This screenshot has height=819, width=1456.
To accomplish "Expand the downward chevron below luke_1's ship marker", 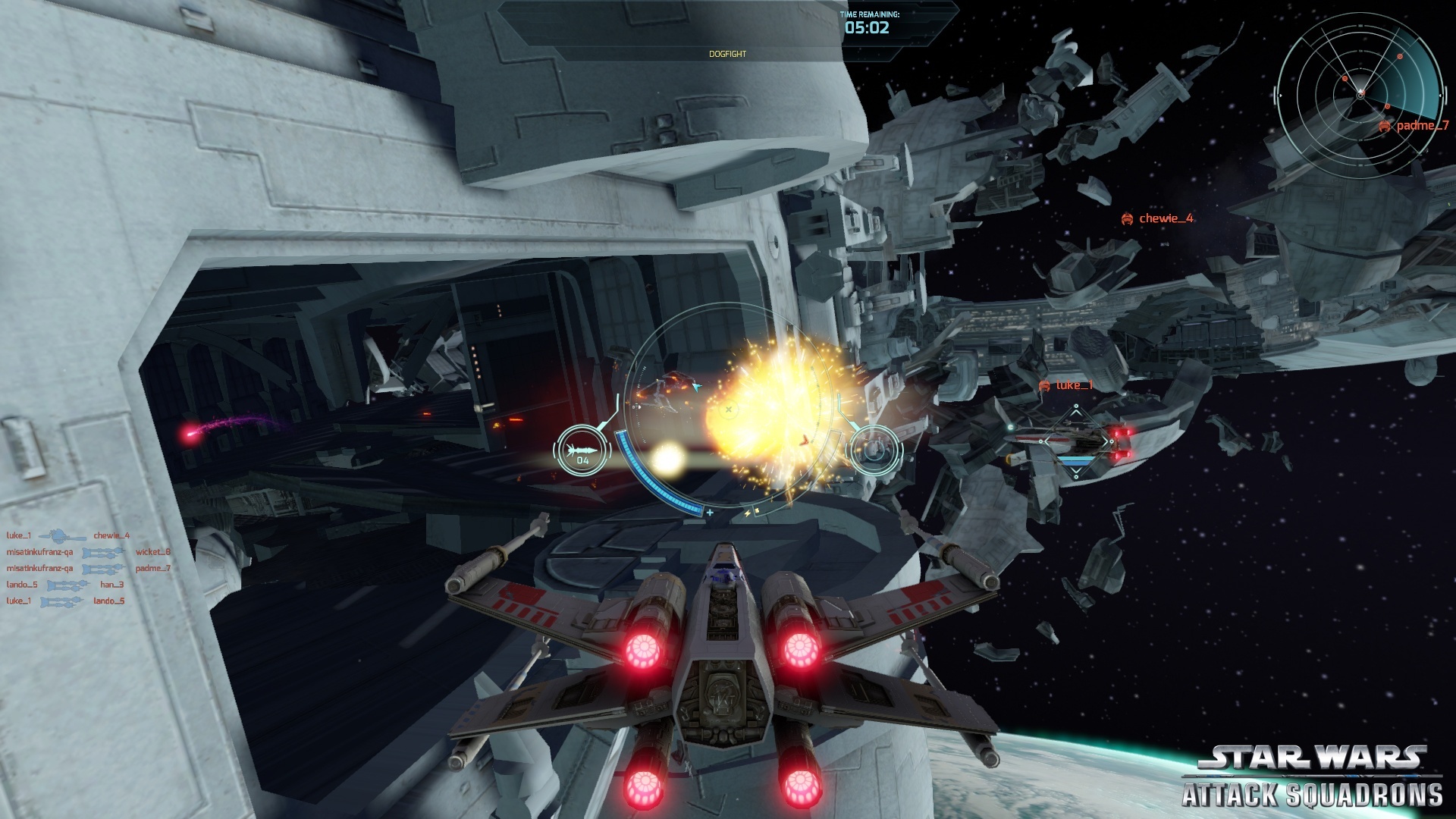I will [1076, 471].
